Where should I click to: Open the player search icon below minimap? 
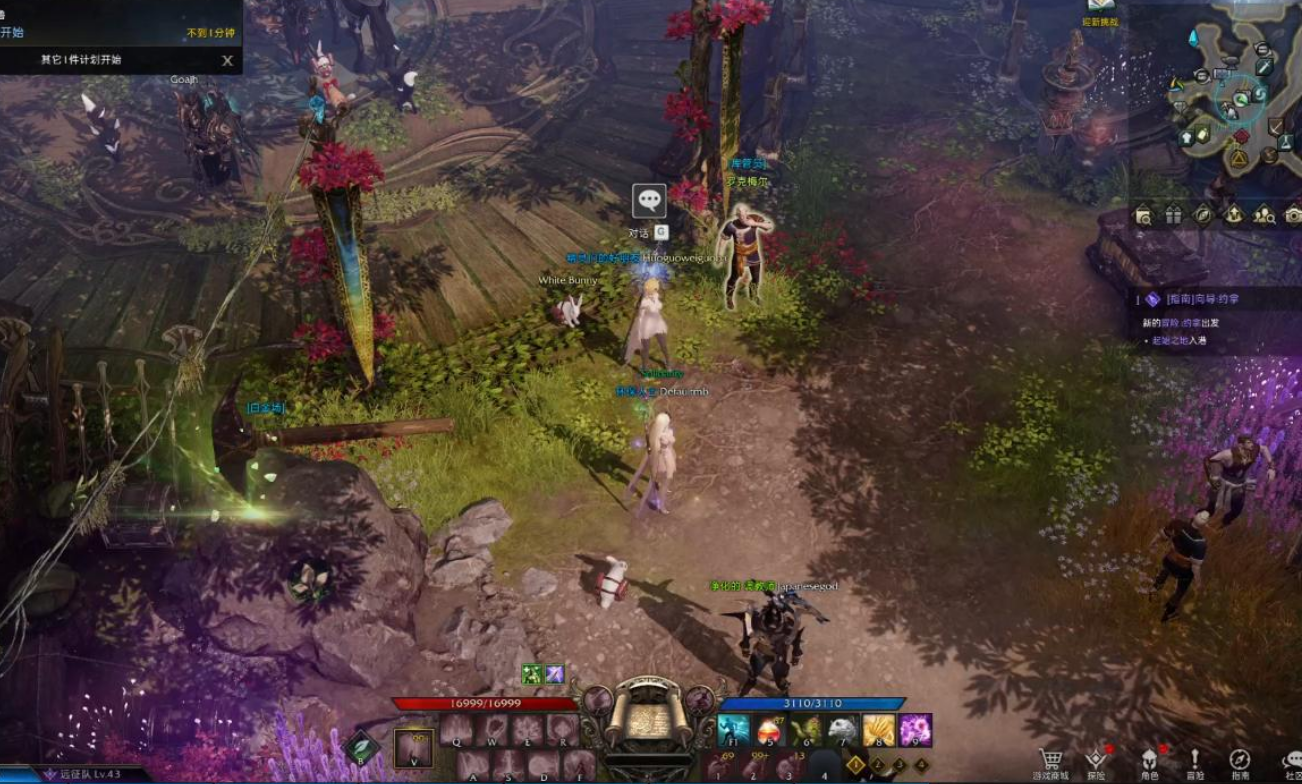pos(1264,215)
